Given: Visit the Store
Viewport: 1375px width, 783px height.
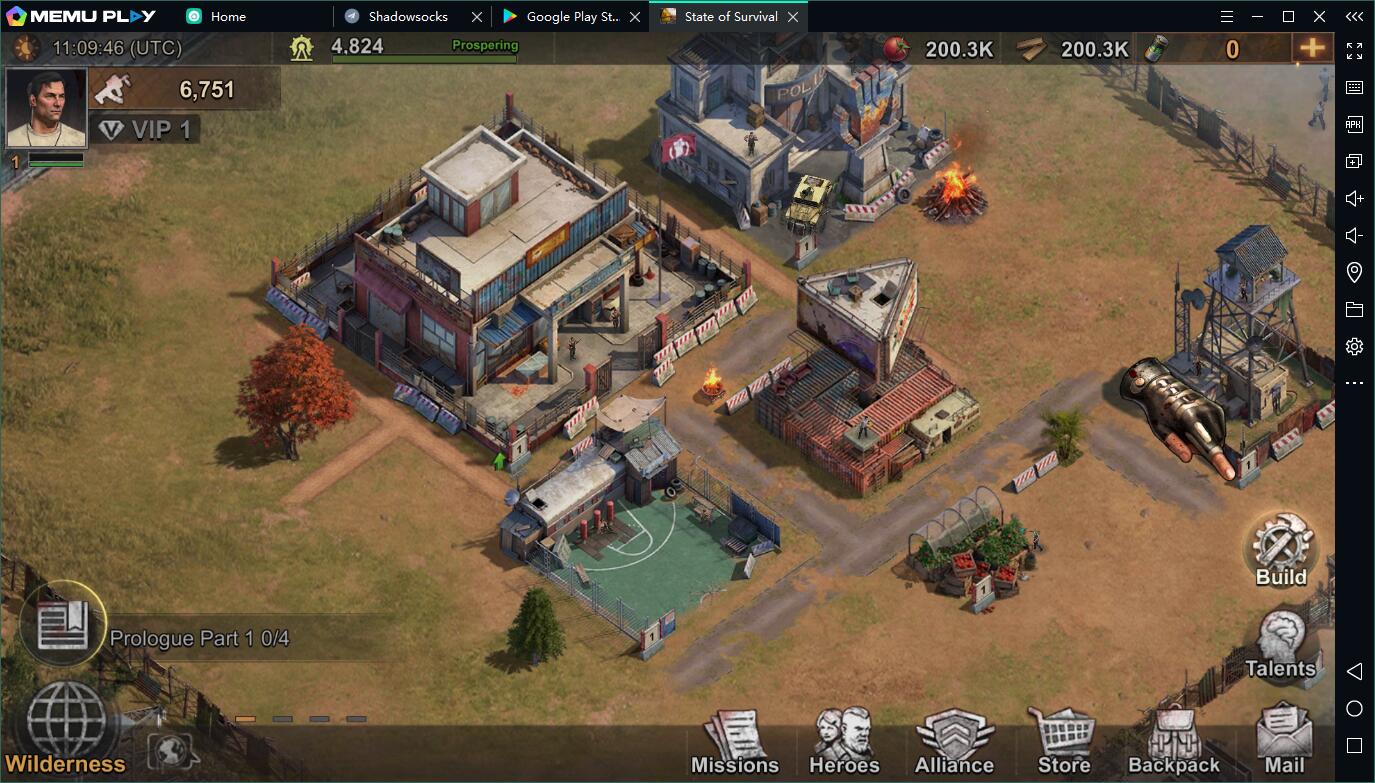Looking at the screenshot, I should click(x=1063, y=743).
